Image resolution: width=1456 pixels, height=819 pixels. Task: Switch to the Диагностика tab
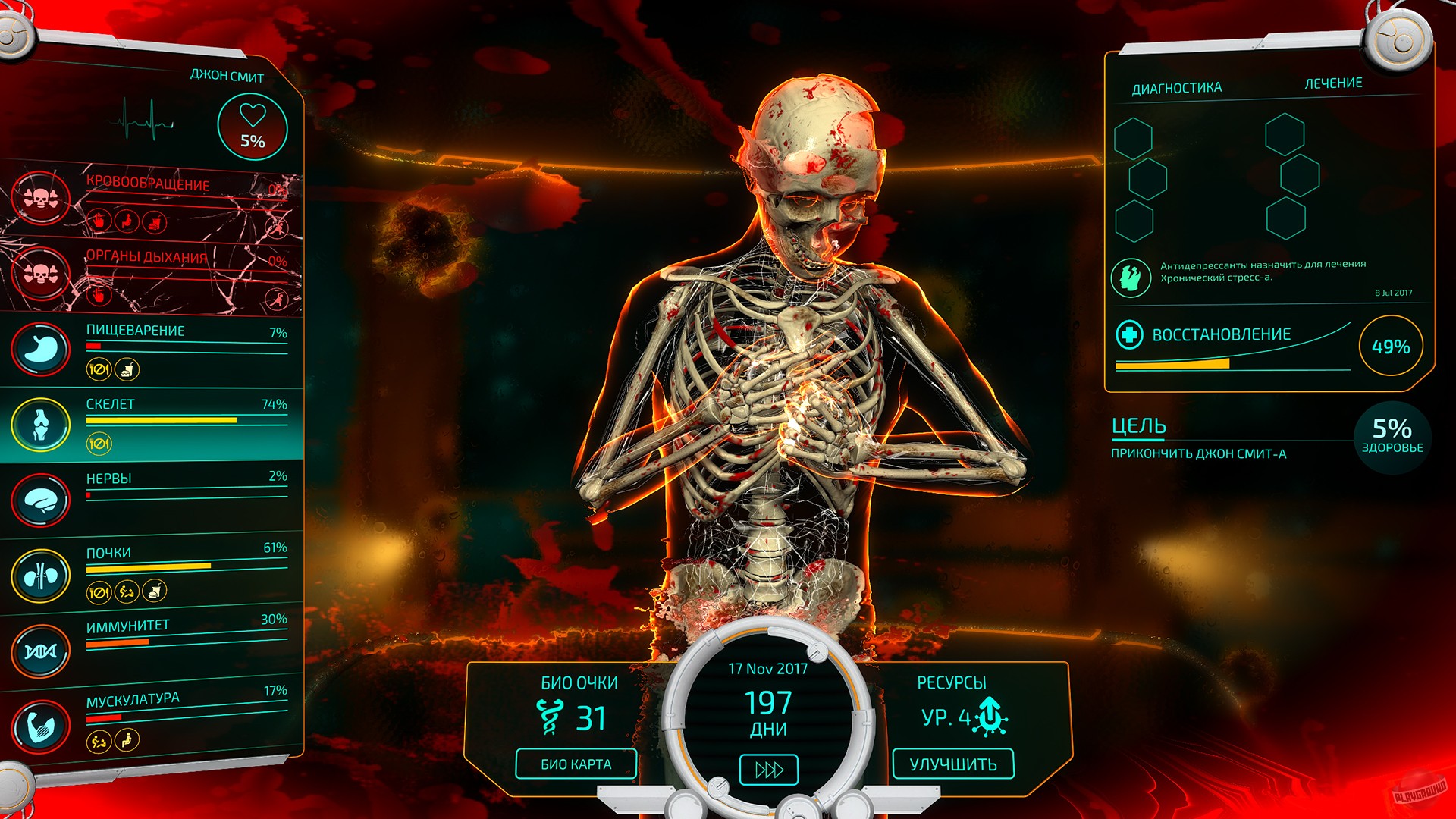click(1176, 86)
